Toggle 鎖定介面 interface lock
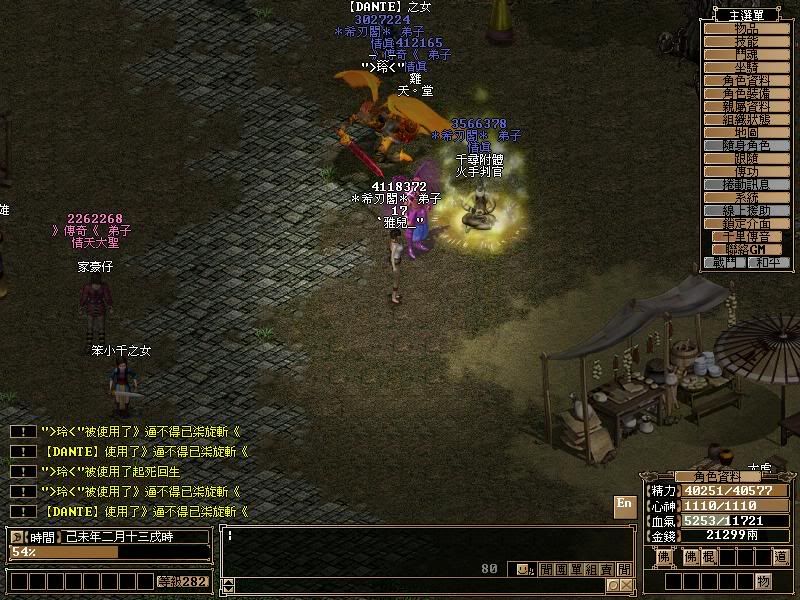The height and width of the screenshot is (600, 800). [747, 223]
